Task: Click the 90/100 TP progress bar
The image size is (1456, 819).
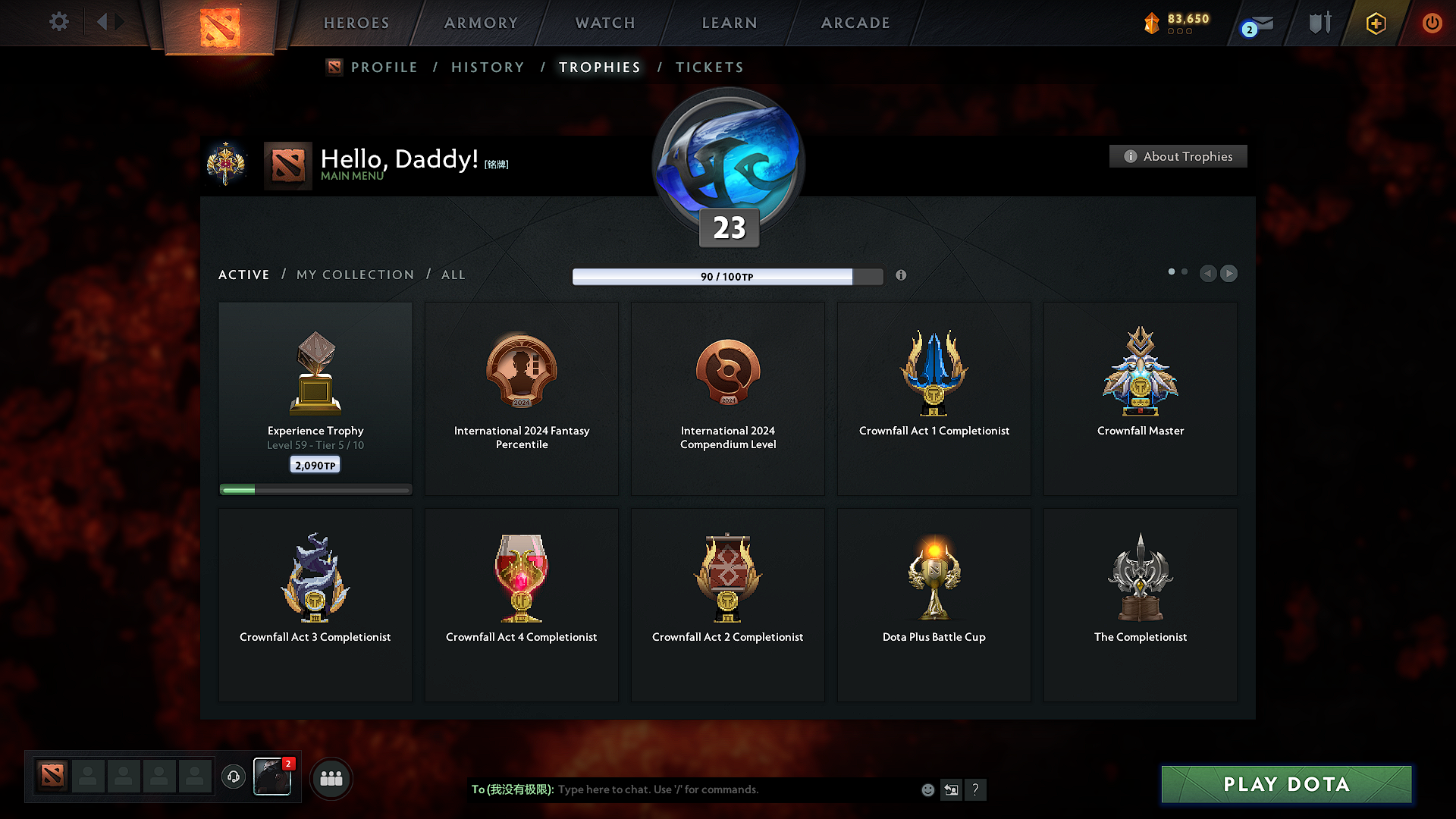Action: coord(728,277)
